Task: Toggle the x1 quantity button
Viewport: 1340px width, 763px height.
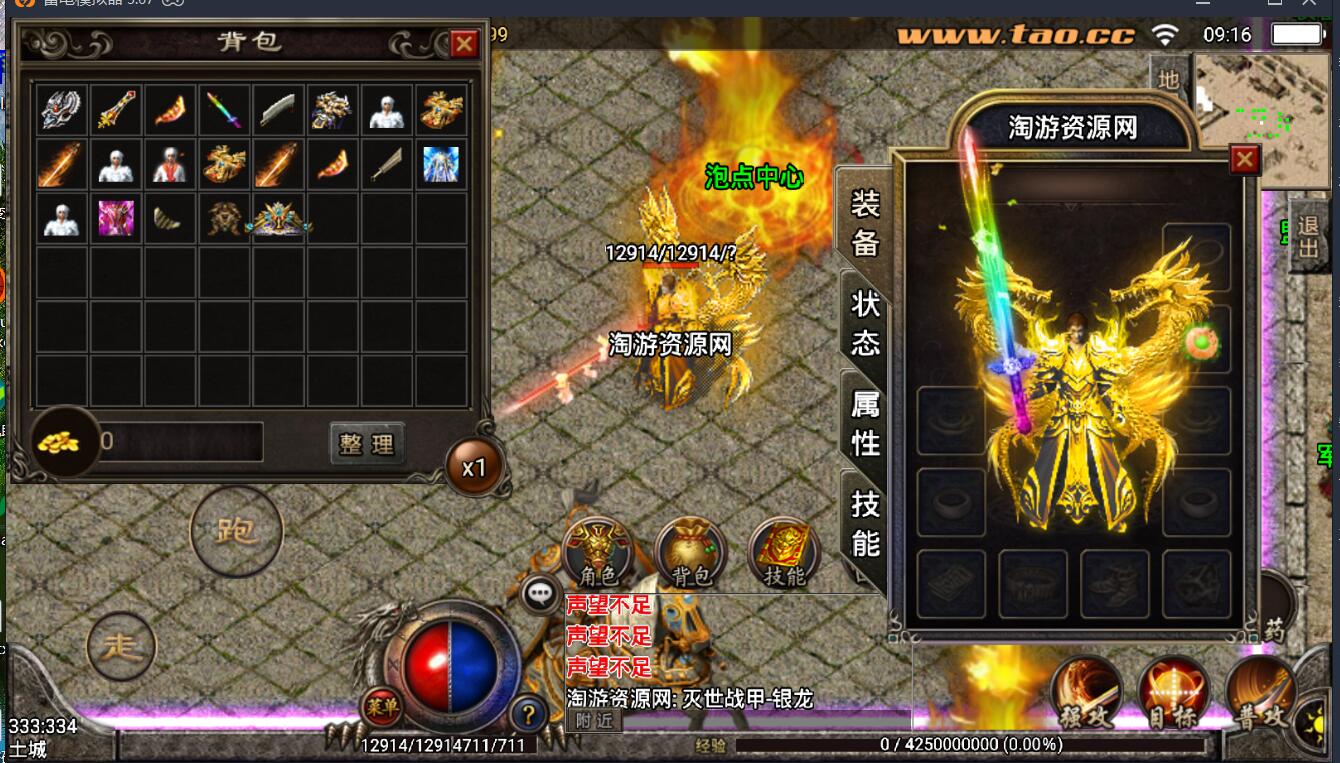Action: point(473,467)
